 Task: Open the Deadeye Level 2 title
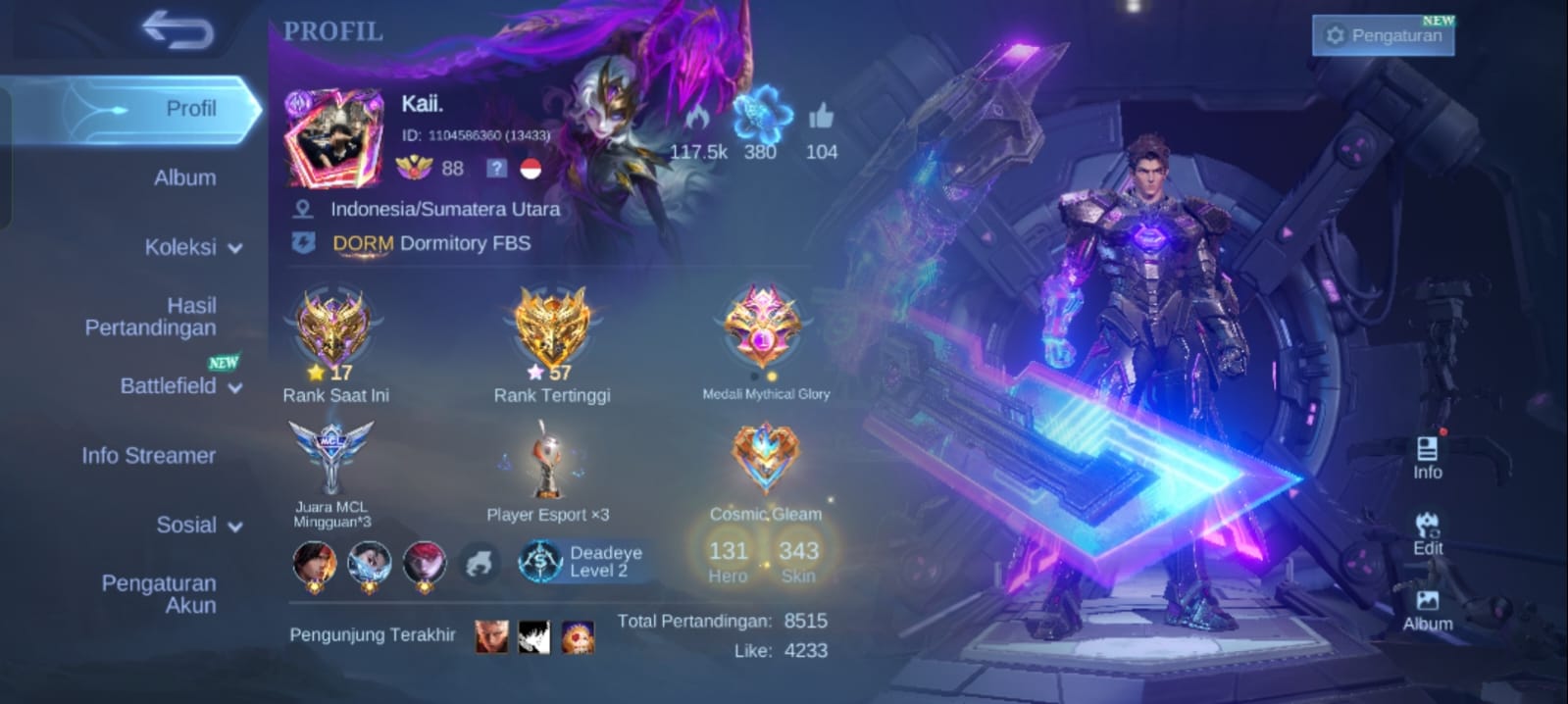click(585, 562)
